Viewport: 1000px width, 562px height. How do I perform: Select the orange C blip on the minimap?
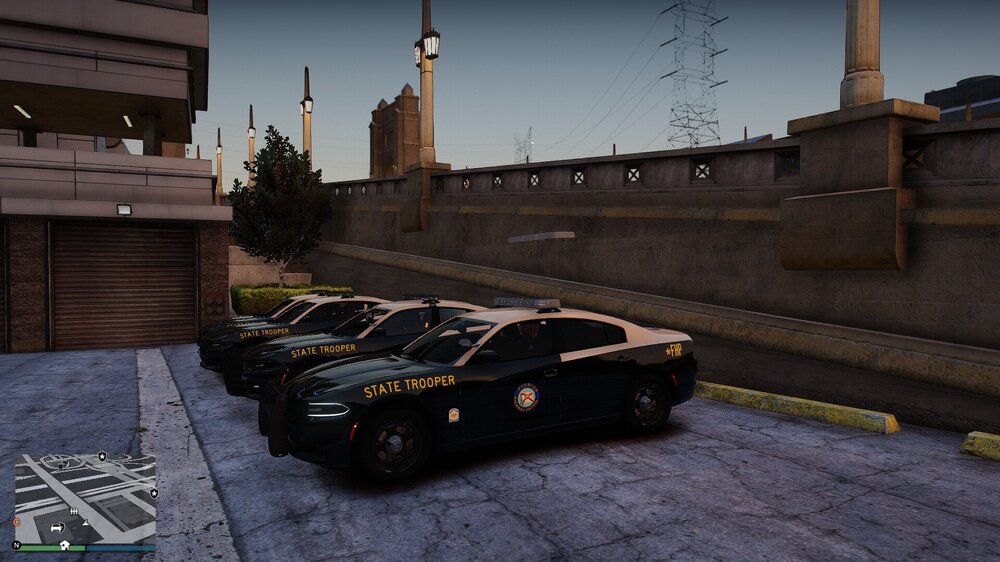coord(16,521)
